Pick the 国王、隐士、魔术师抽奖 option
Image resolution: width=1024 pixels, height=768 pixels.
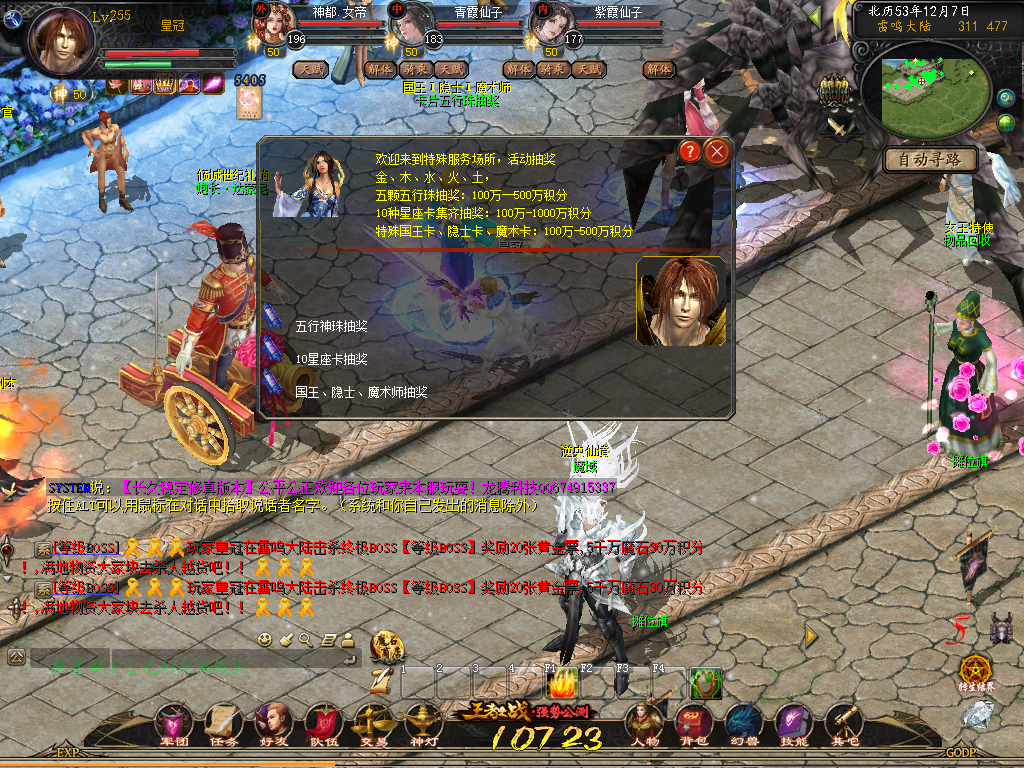pos(361,392)
